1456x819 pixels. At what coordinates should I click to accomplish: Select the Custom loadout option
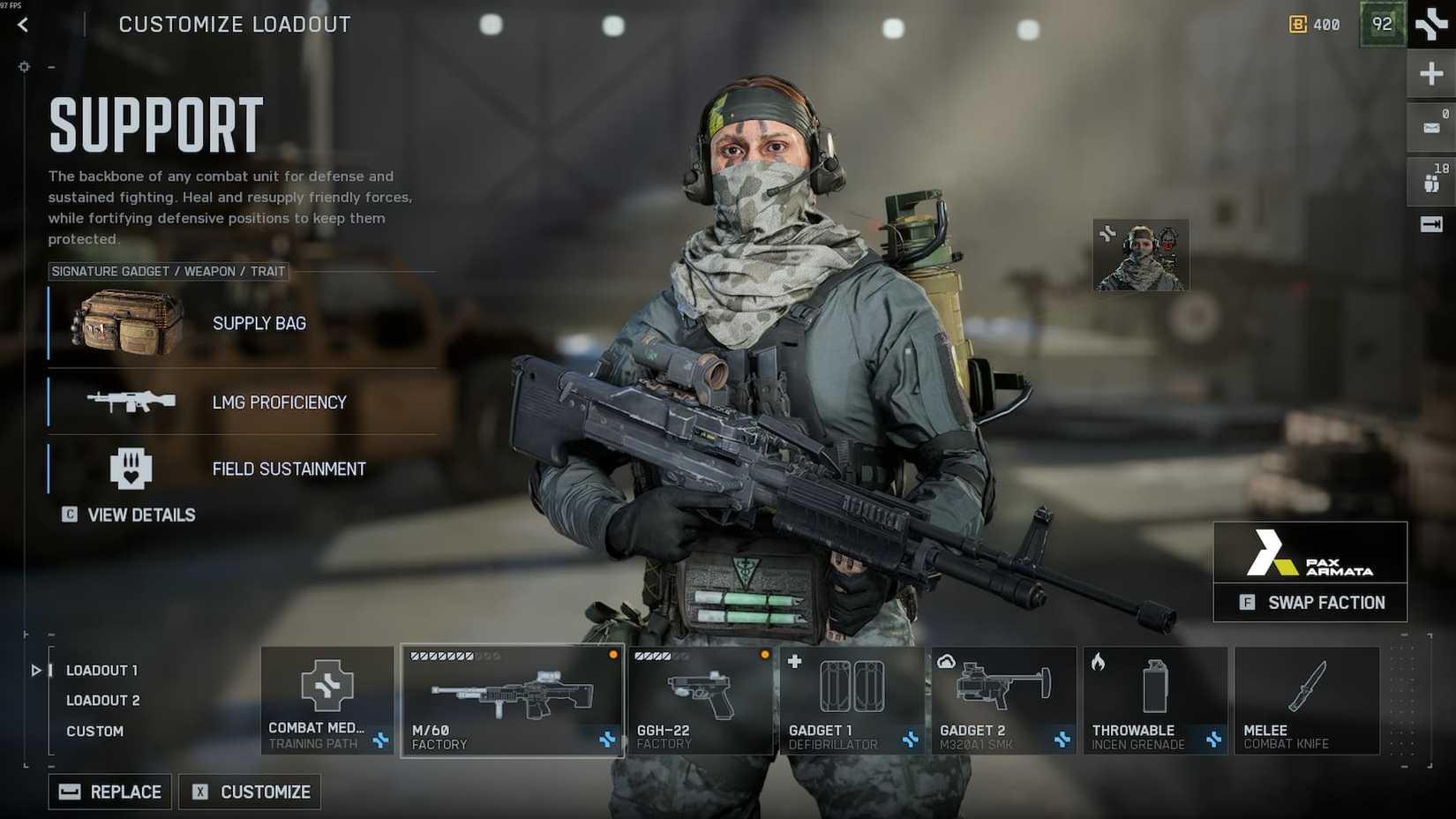point(95,731)
